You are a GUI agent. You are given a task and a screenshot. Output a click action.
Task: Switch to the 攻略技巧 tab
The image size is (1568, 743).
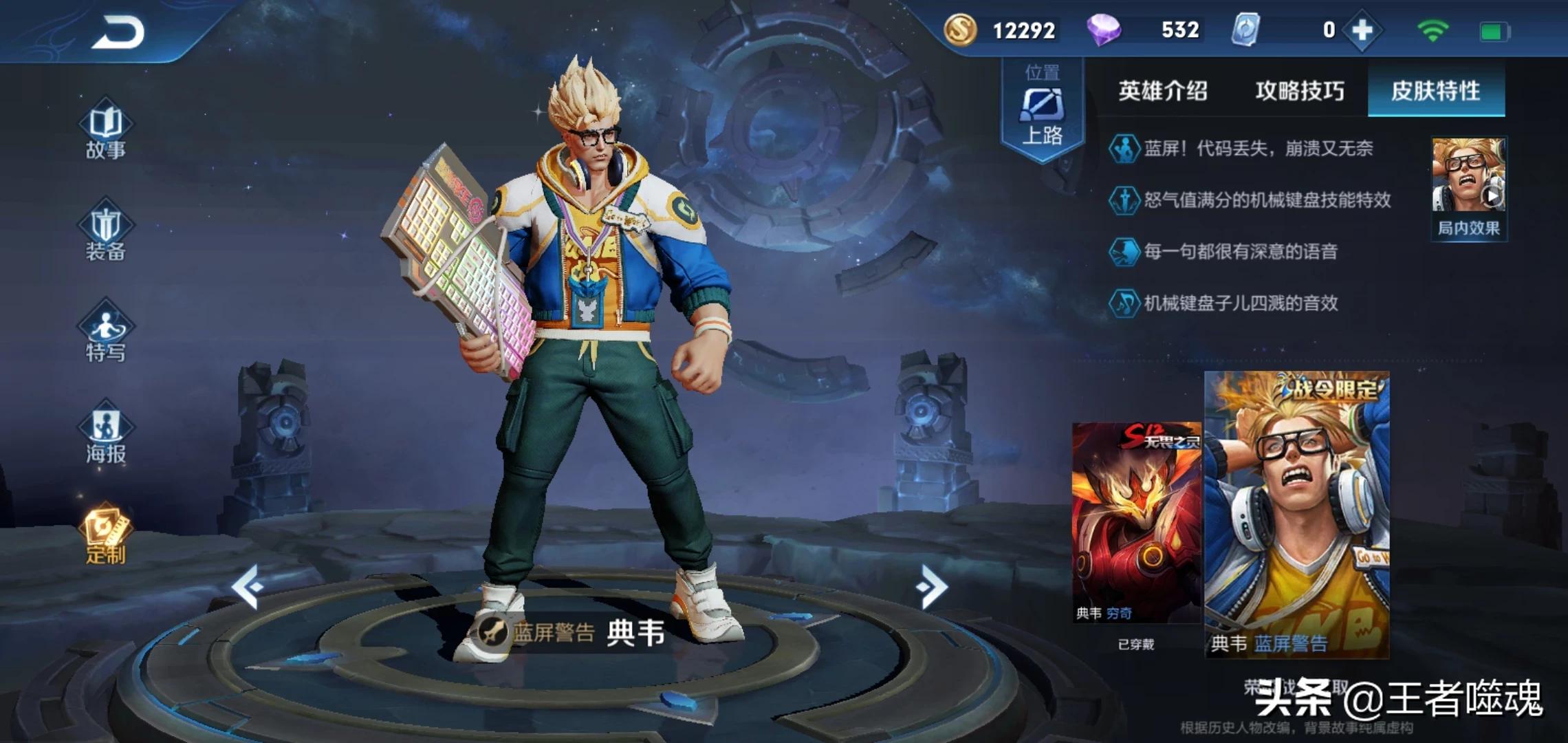(x=1300, y=91)
